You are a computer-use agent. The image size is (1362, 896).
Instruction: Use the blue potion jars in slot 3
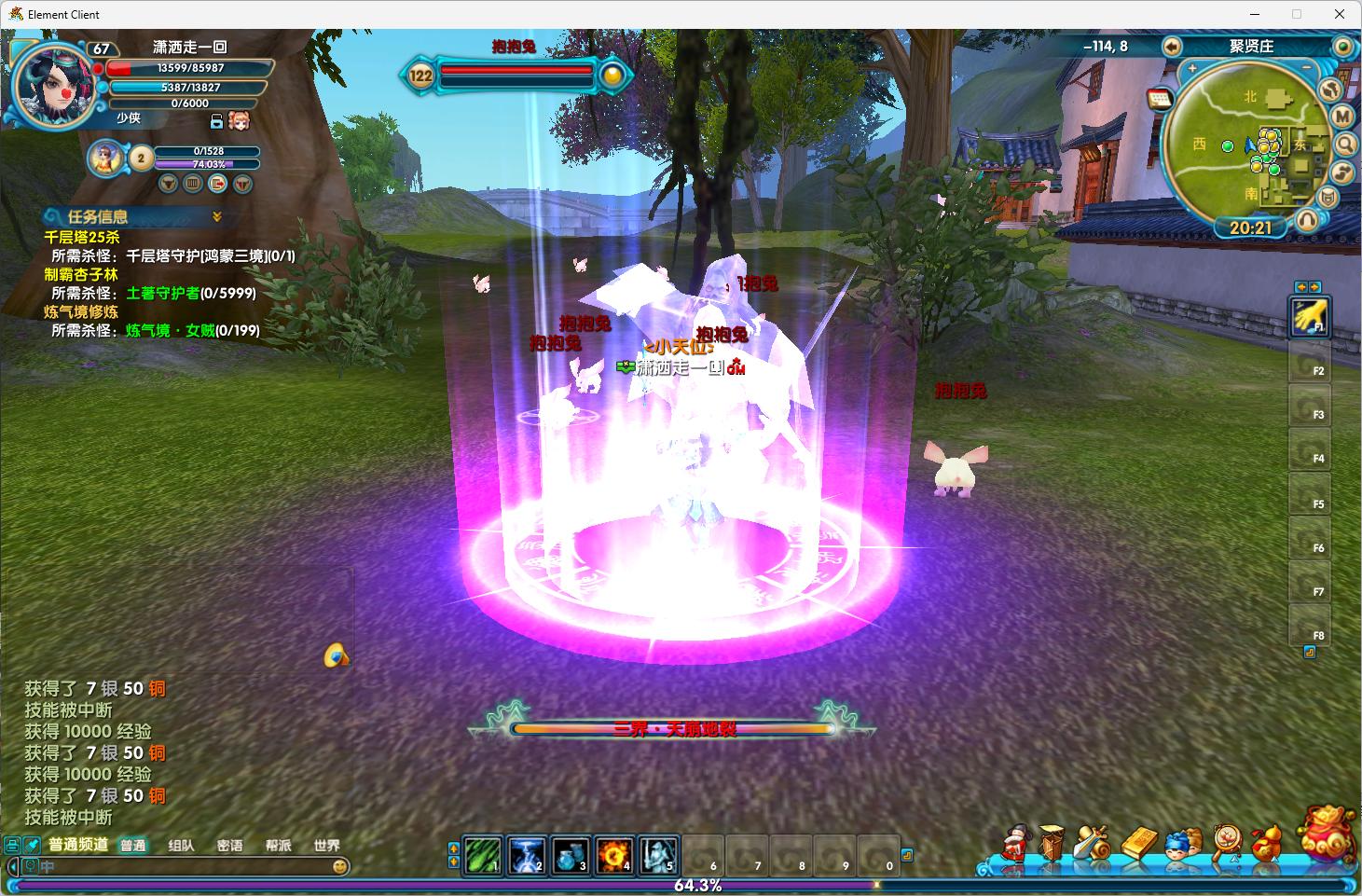[571, 855]
